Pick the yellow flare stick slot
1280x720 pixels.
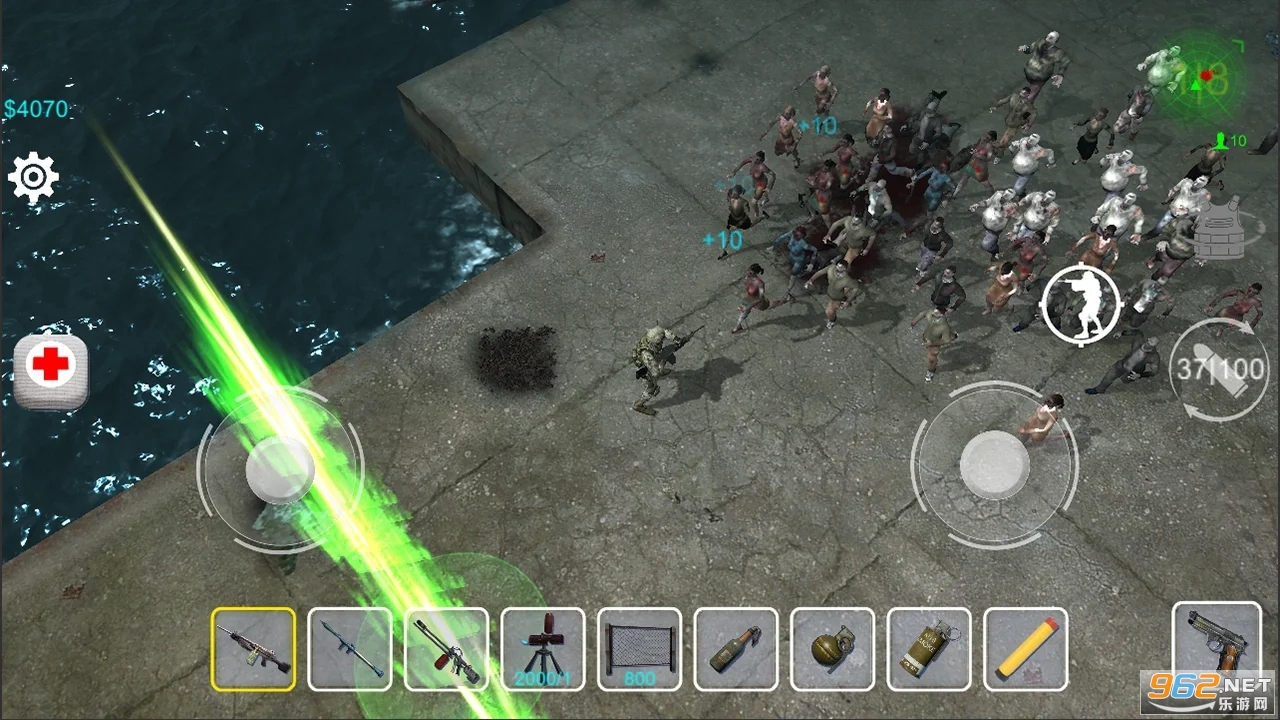tap(1026, 649)
